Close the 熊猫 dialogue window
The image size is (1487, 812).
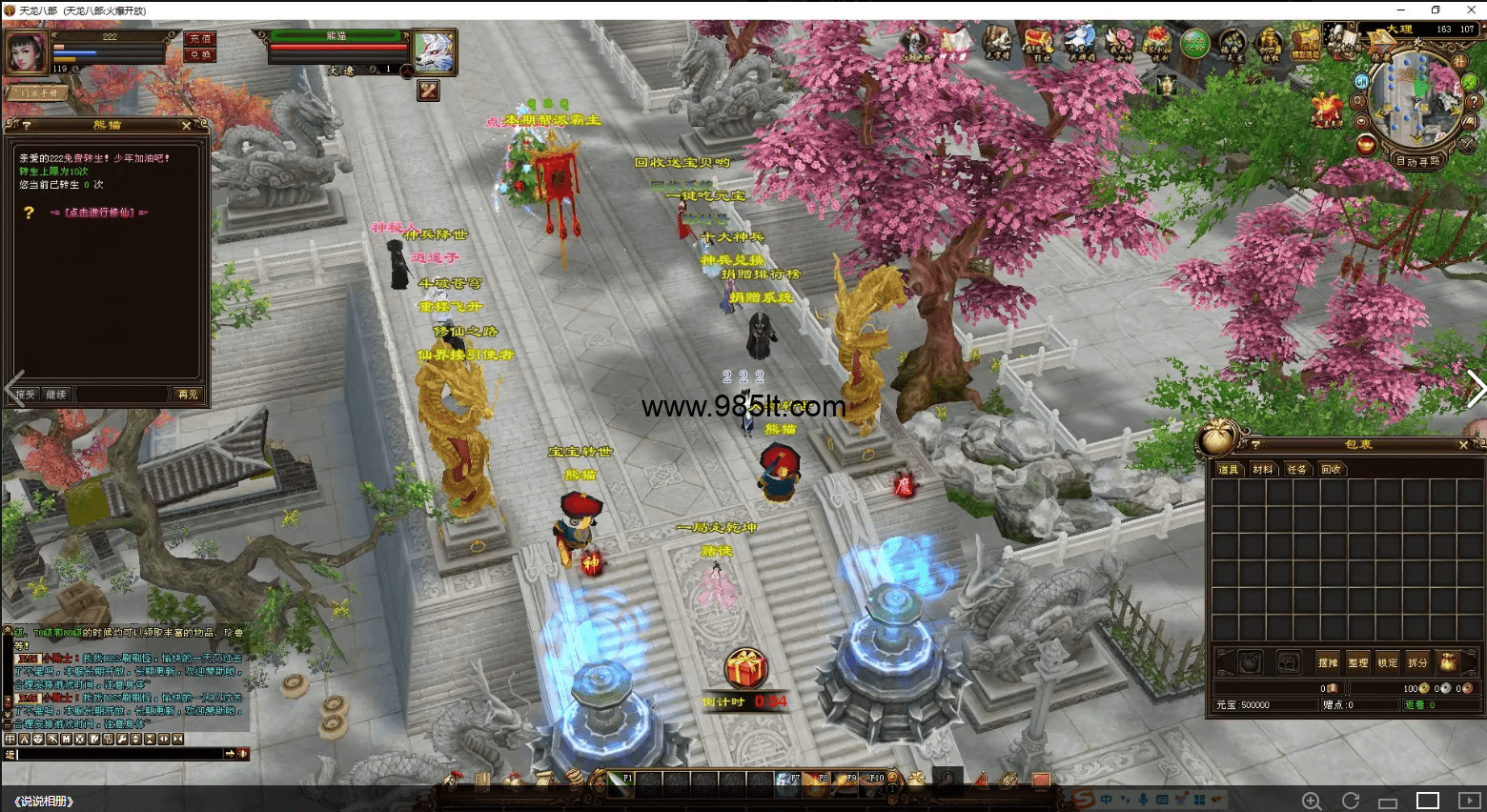click(186, 126)
